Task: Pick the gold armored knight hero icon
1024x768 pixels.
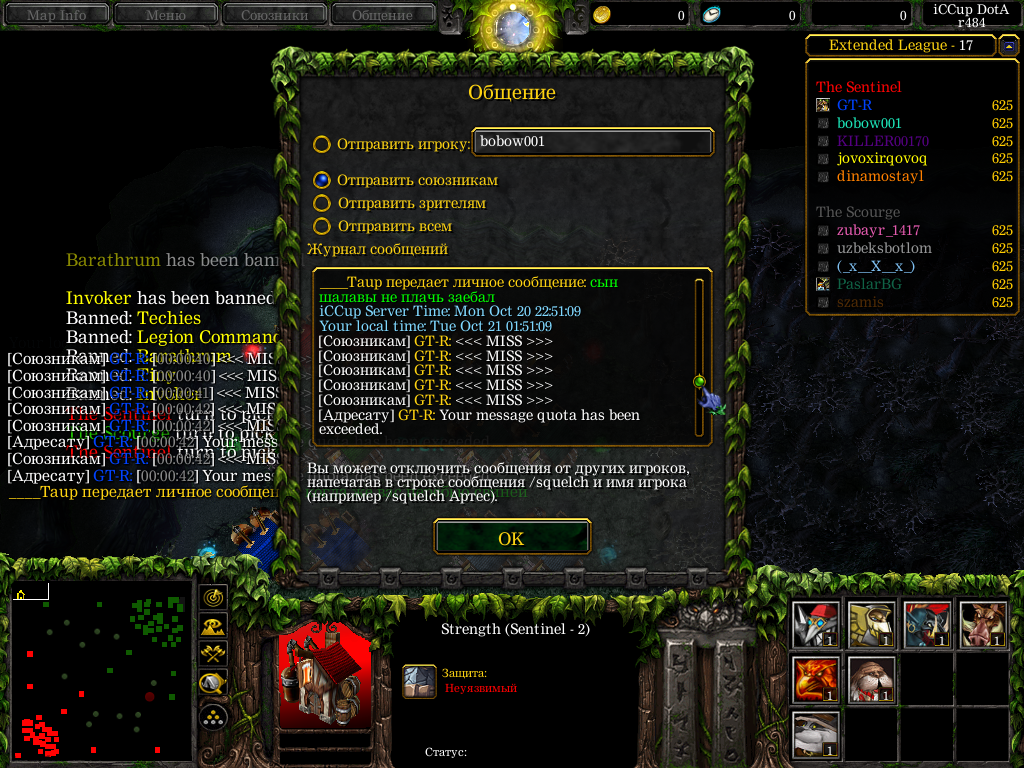Action: tap(871, 625)
